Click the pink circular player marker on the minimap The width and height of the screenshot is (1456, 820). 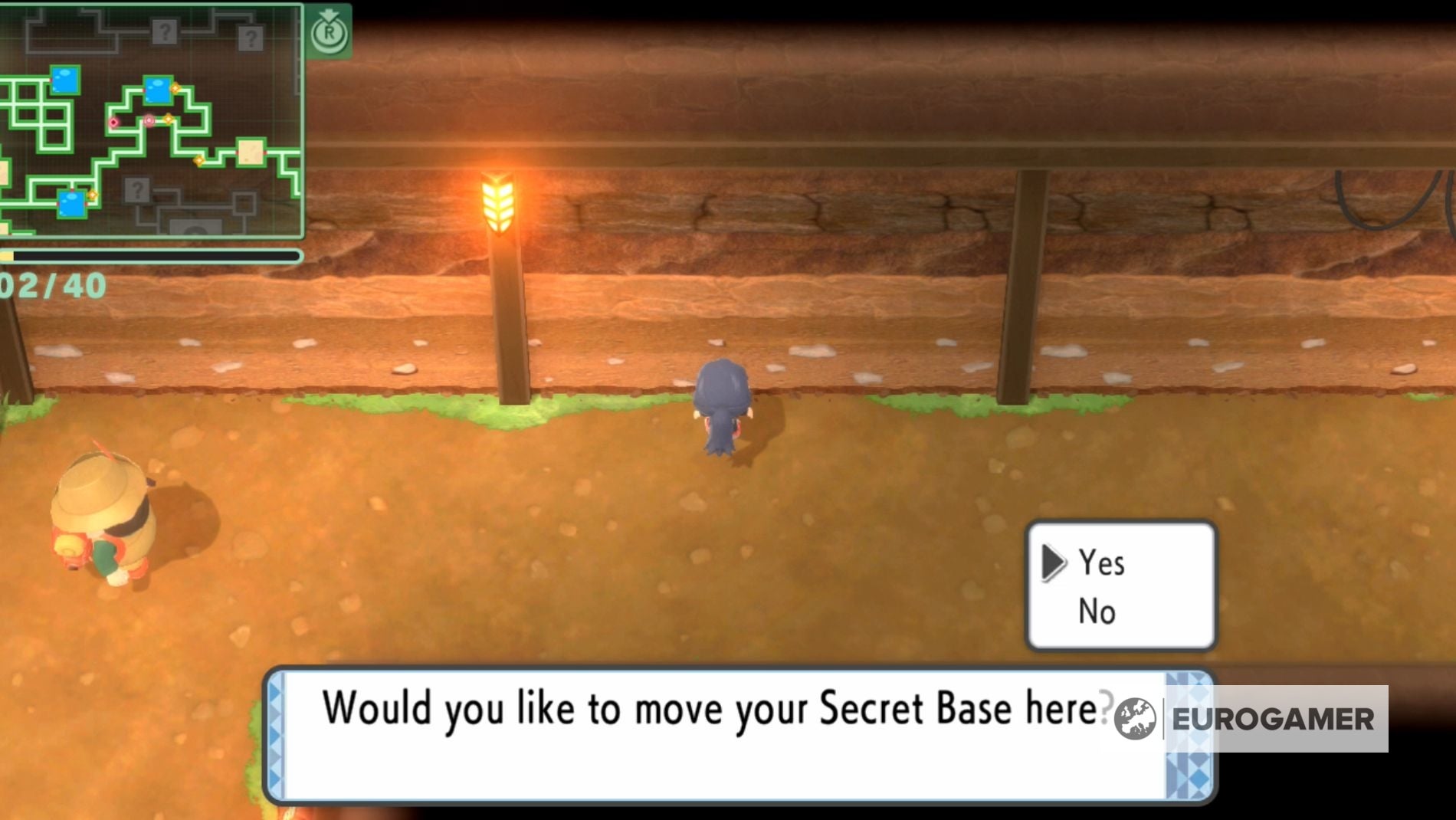149,120
